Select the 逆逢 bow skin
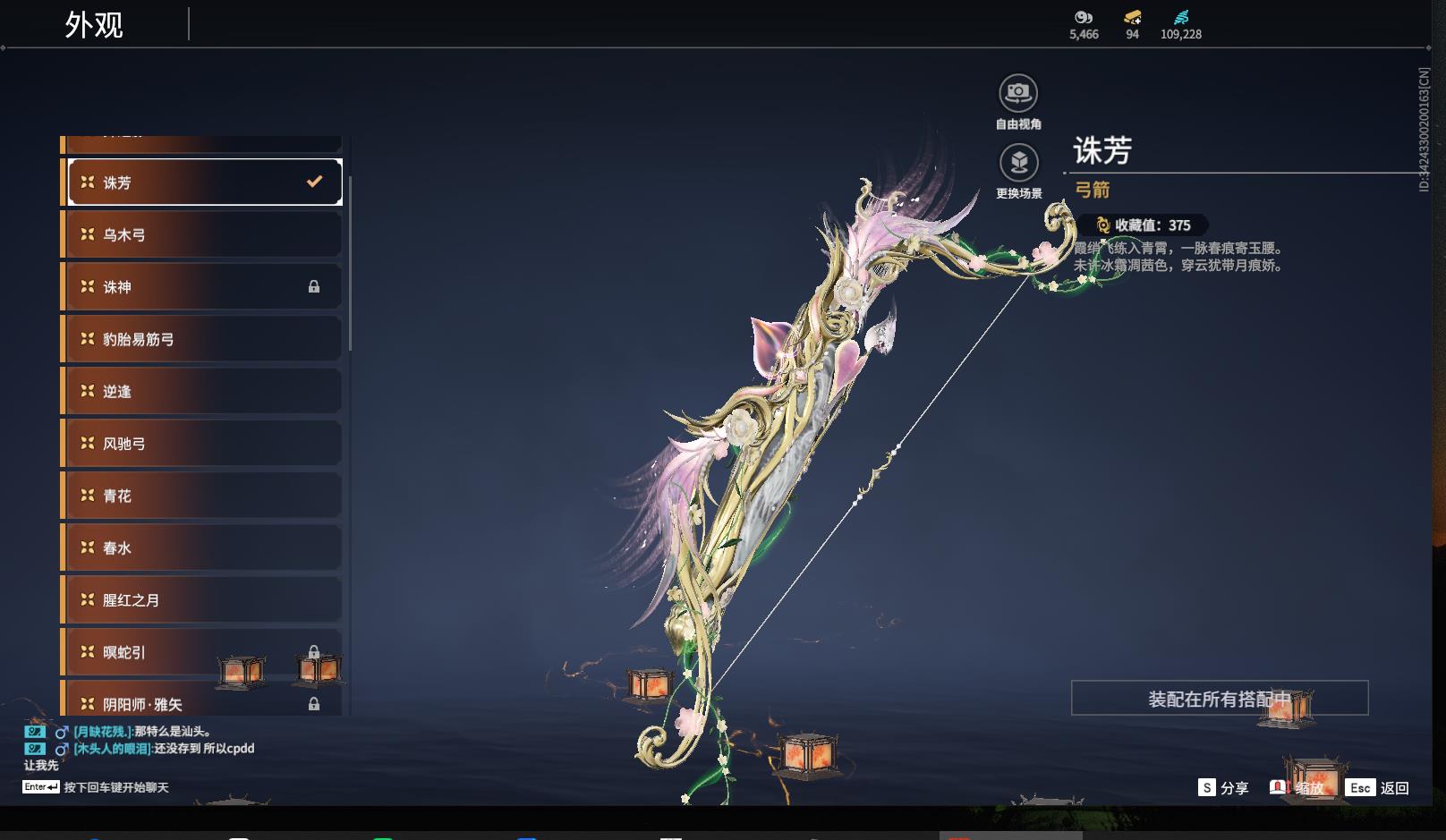Image resolution: width=1446 pixels, height=840 pixels. click(x=204, y=391)
